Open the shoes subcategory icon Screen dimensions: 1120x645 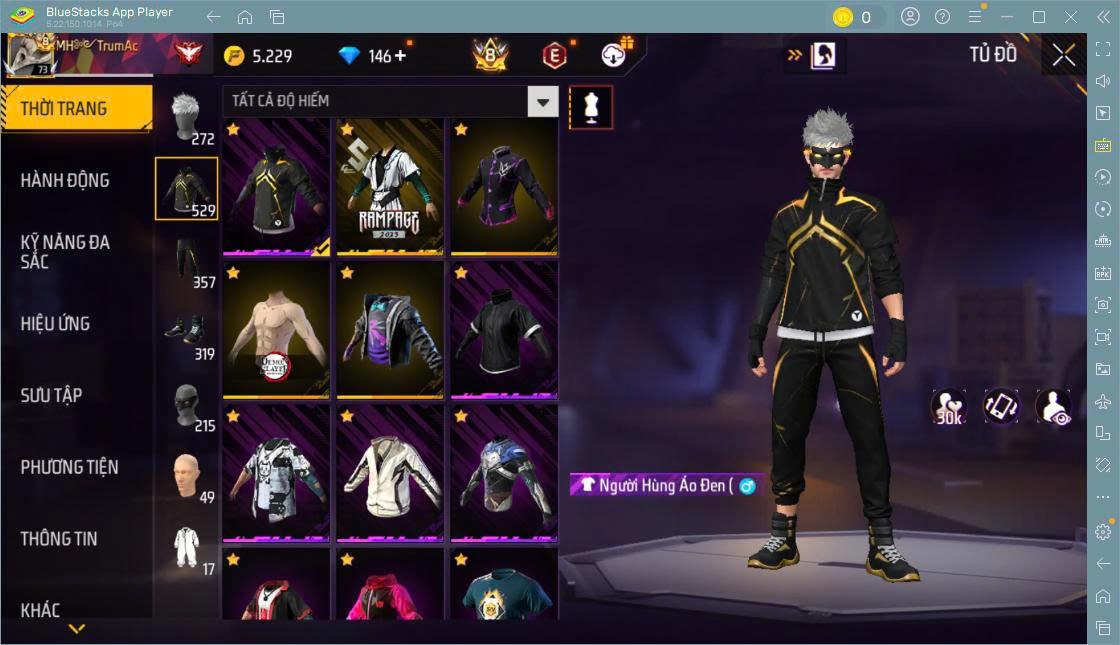[x=187, y=335]
